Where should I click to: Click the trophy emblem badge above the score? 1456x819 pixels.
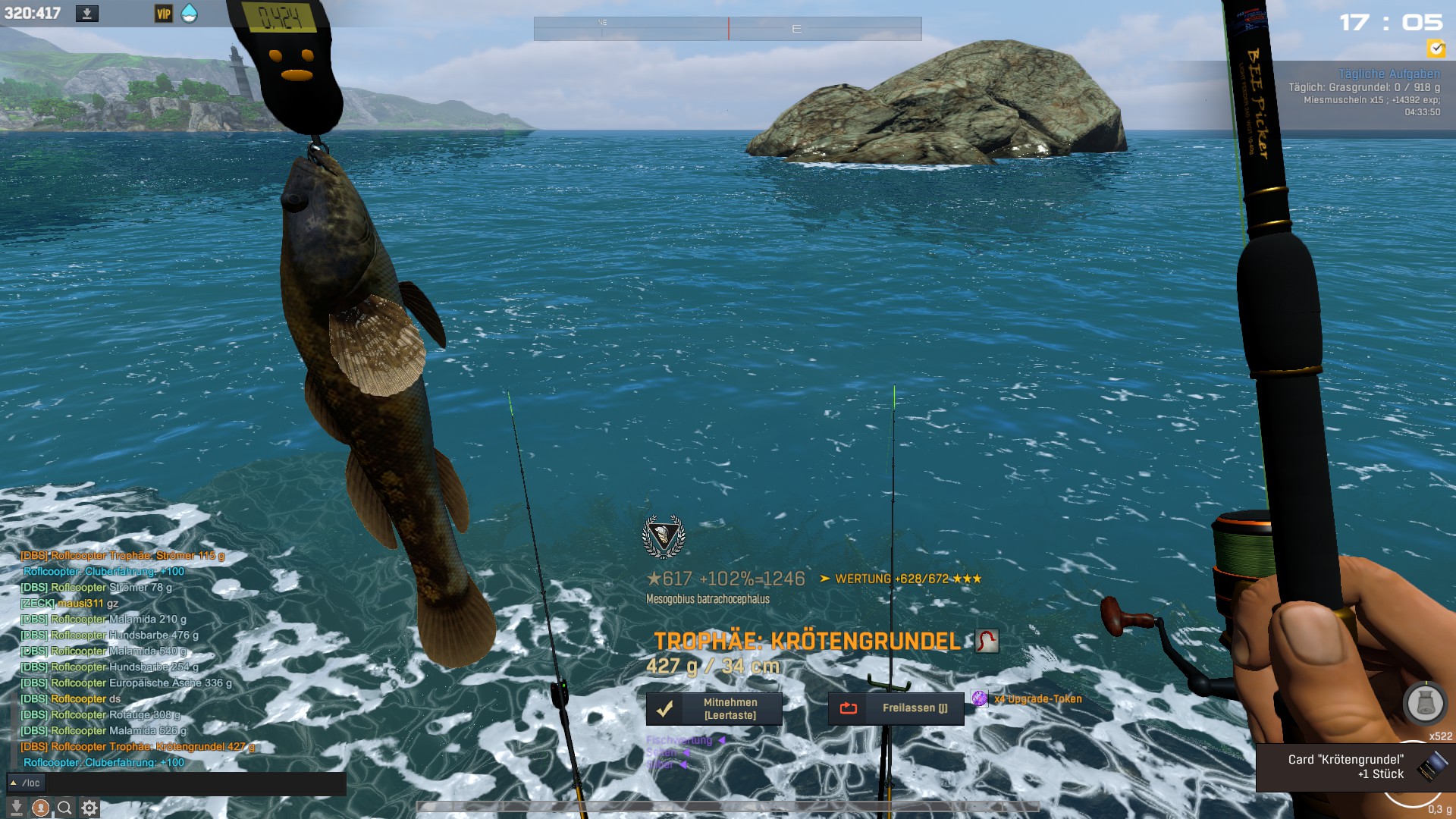664,536
